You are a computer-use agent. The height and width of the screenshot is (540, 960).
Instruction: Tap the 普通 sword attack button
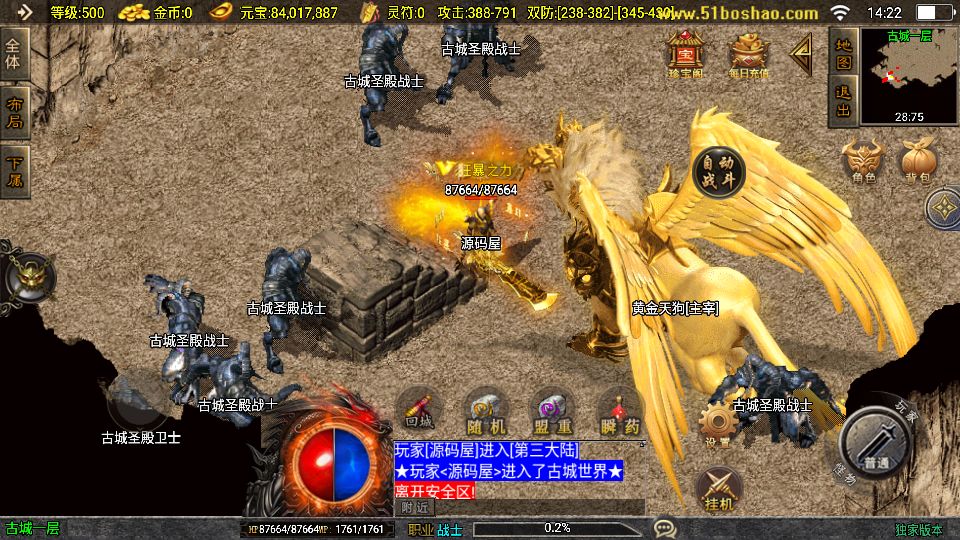[x=877, y=446]
